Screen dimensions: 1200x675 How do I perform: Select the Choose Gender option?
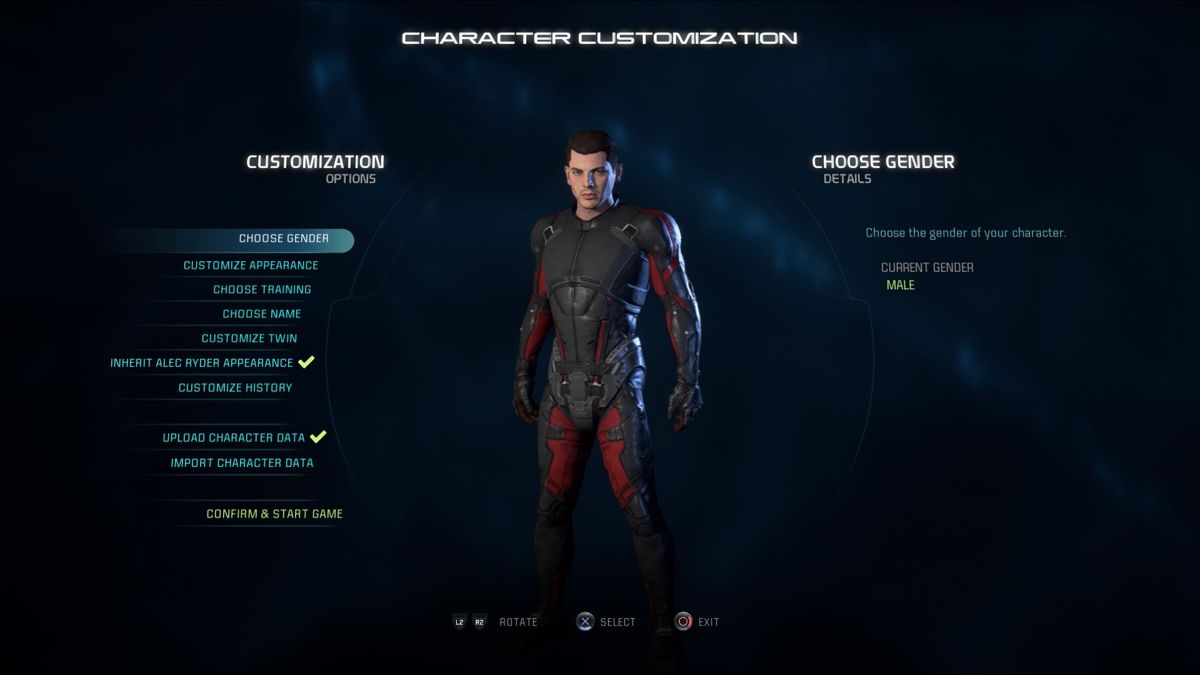tap(283, 240)
